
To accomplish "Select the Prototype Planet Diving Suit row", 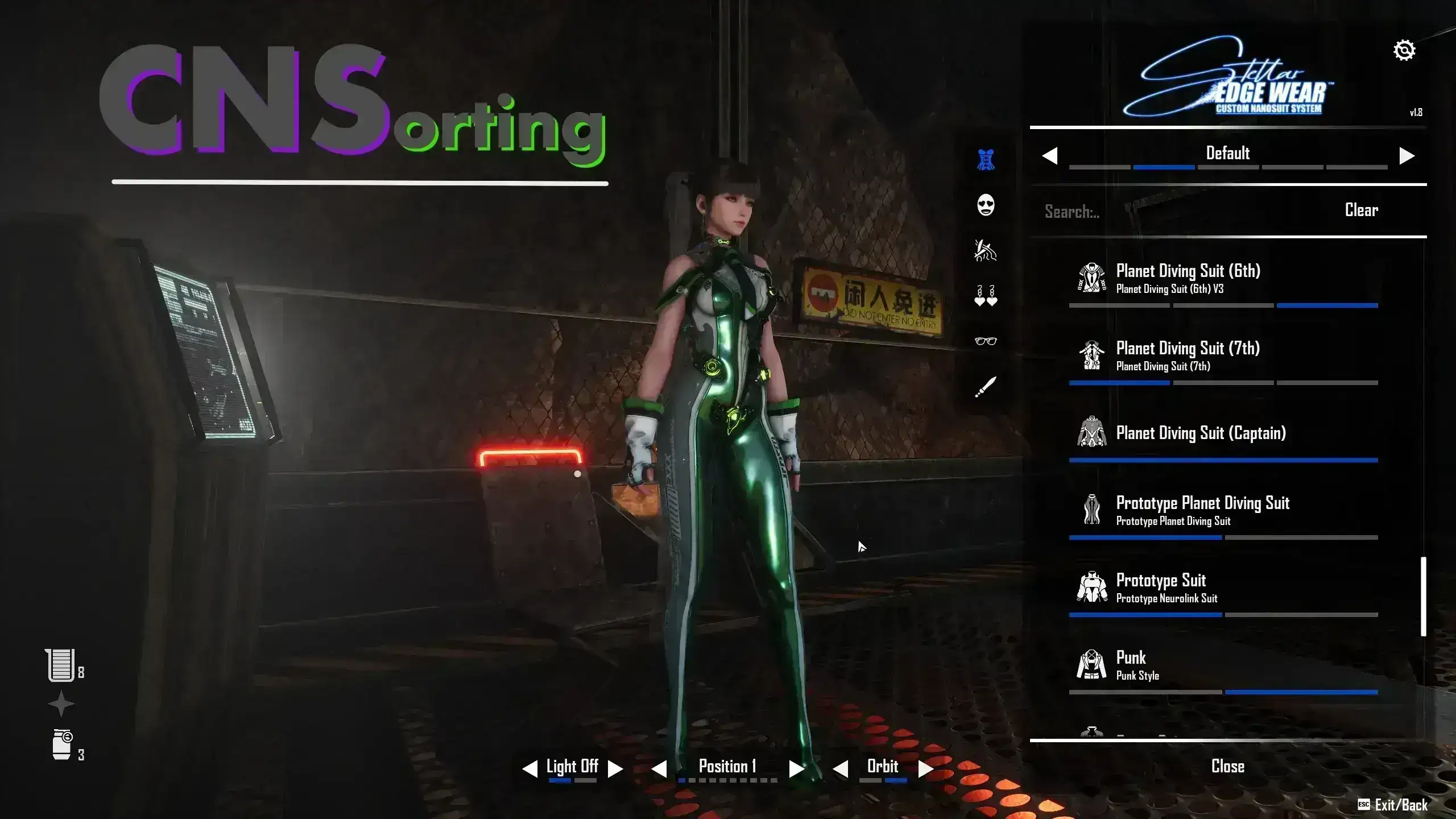I will coord(1202,510).
